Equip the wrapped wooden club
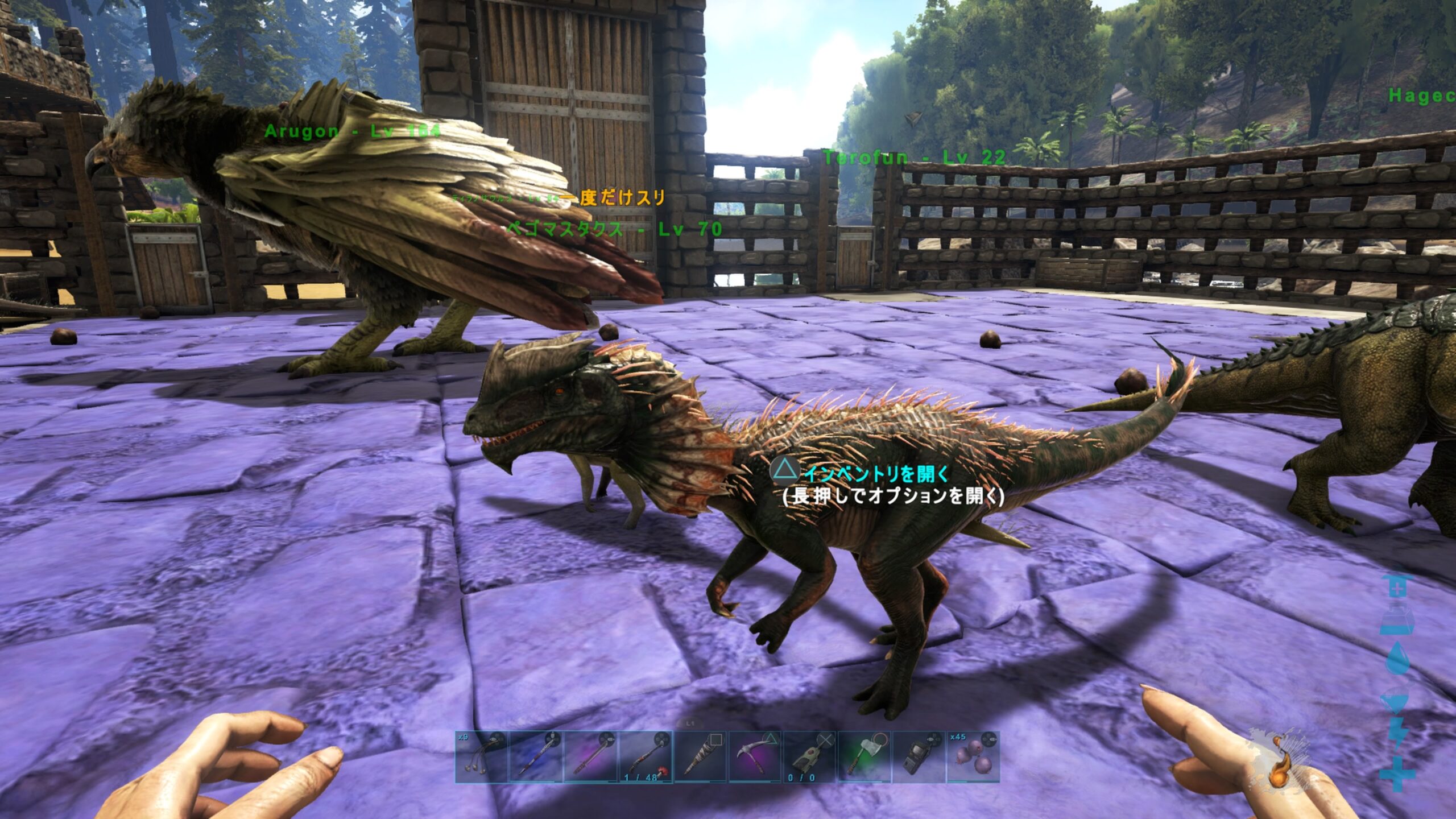The image size is (1456, 819). point(700,757)
